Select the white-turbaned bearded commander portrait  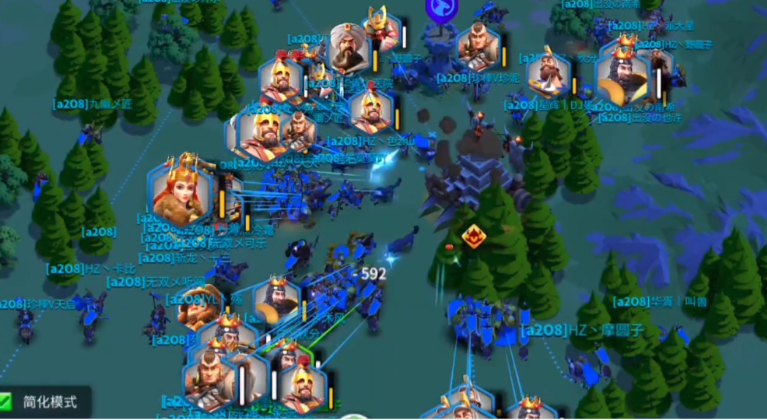coord(349,48)
